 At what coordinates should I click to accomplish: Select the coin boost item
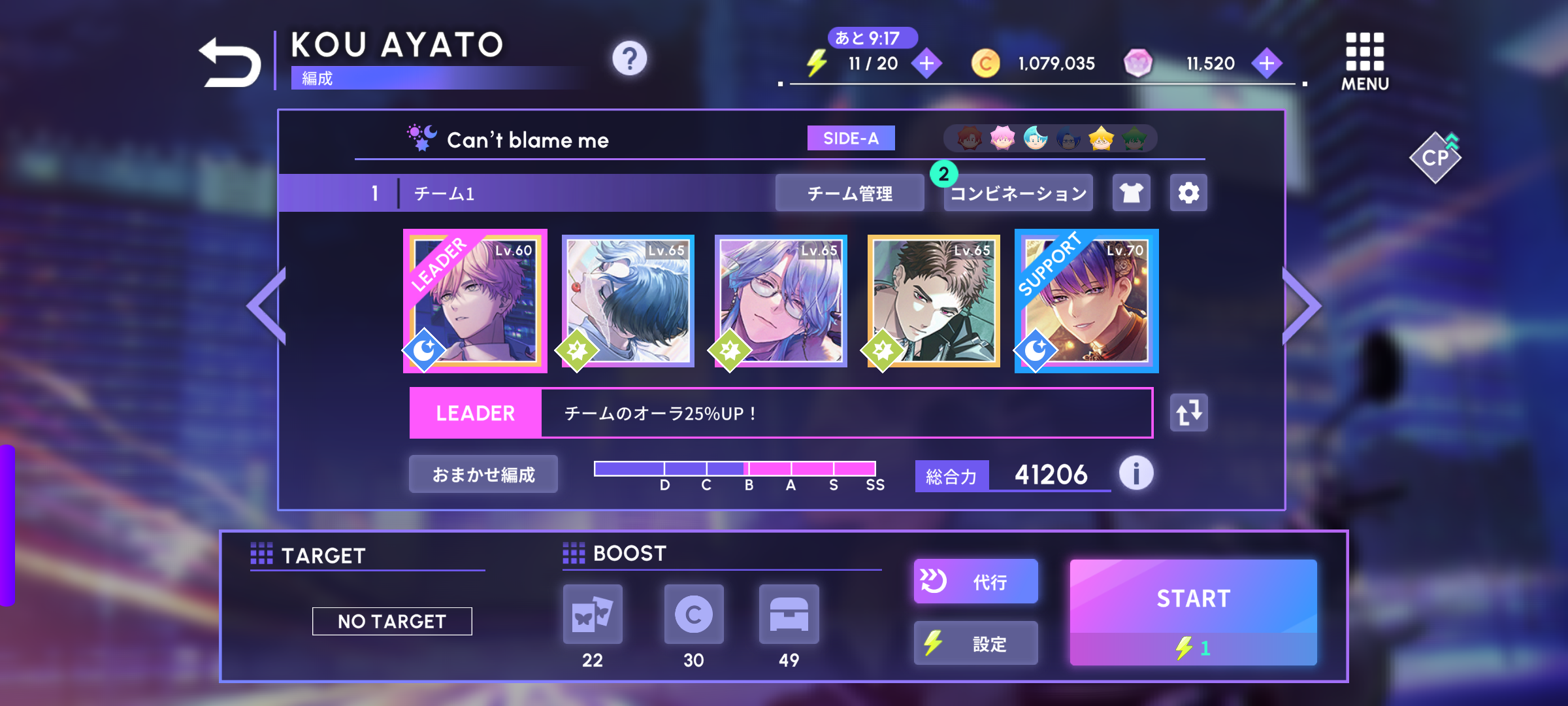point(694,614)
